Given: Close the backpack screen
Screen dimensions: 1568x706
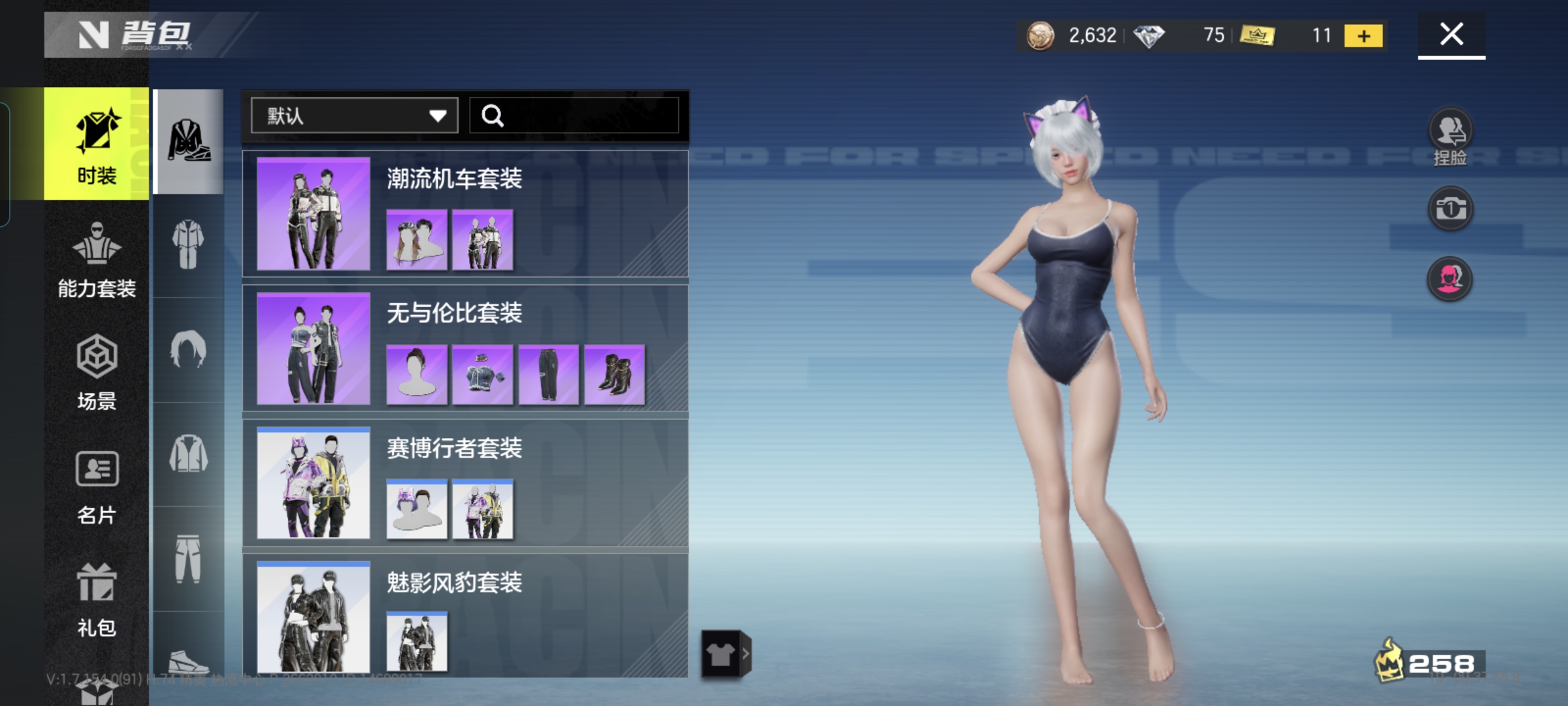Looking at the screenshot, I should pos(1451,34).
